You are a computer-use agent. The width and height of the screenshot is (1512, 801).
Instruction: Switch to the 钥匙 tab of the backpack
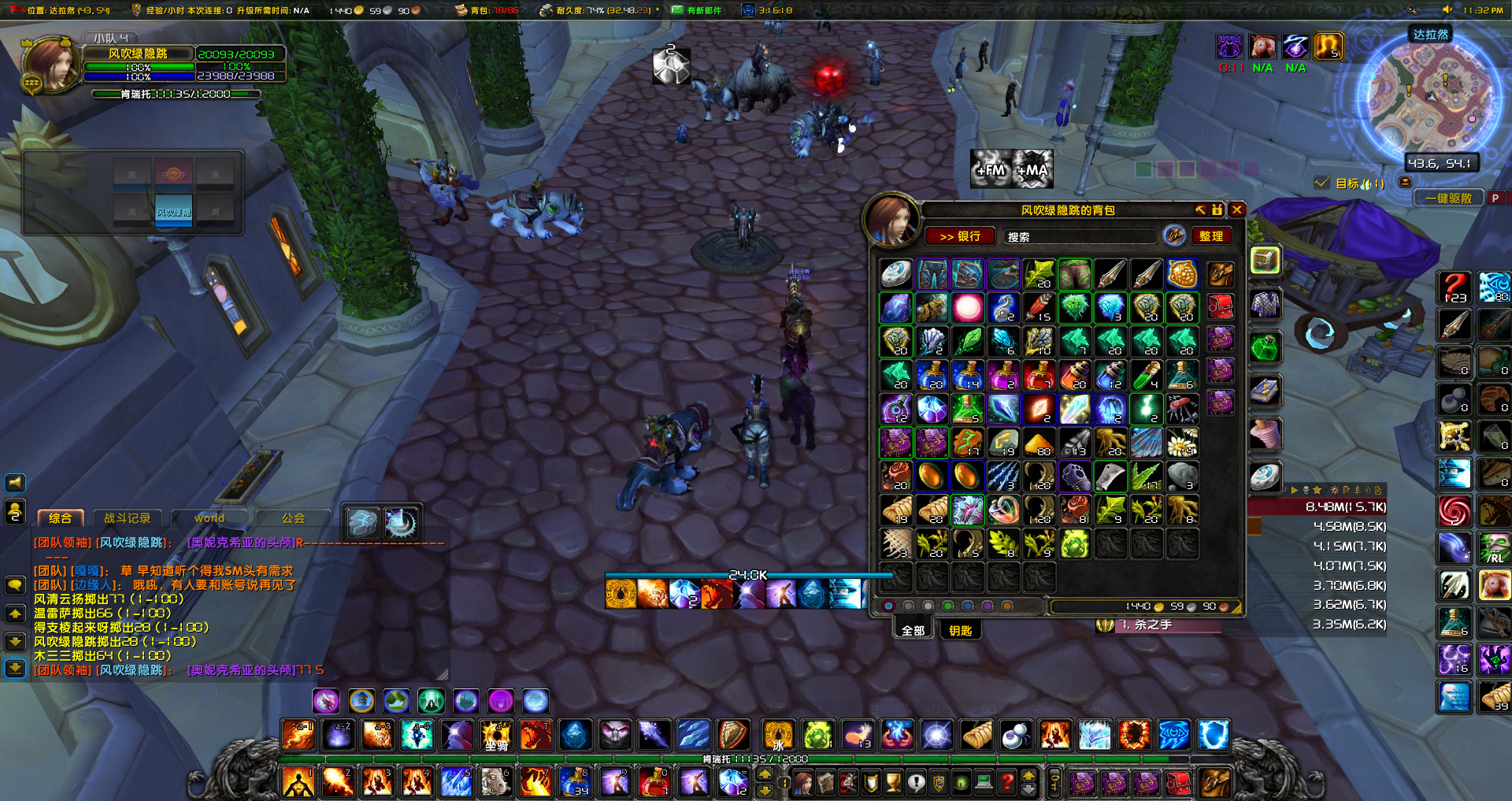961,629
